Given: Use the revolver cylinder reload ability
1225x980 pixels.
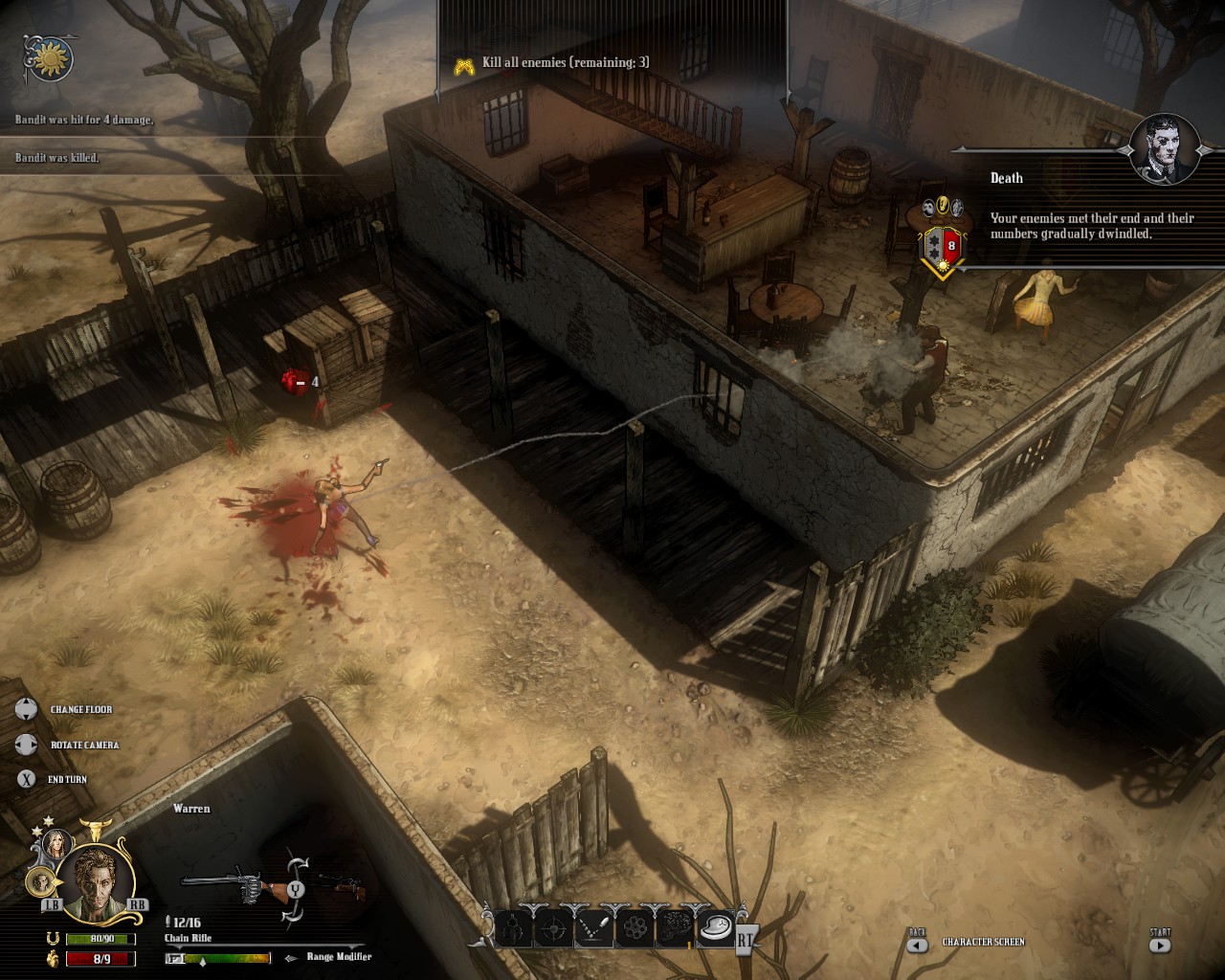Looking at the screenshot, I should coord(634,926).
